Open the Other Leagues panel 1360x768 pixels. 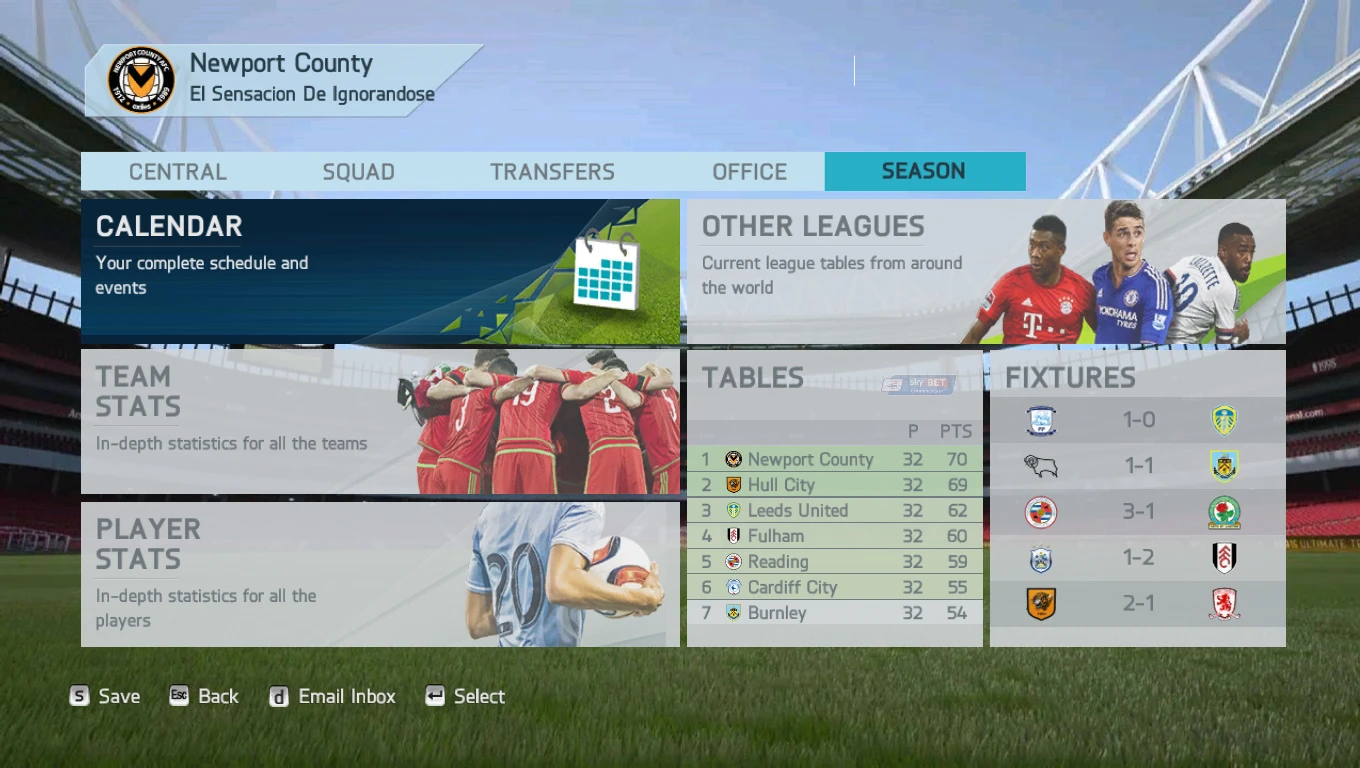[x=985, y=271]
